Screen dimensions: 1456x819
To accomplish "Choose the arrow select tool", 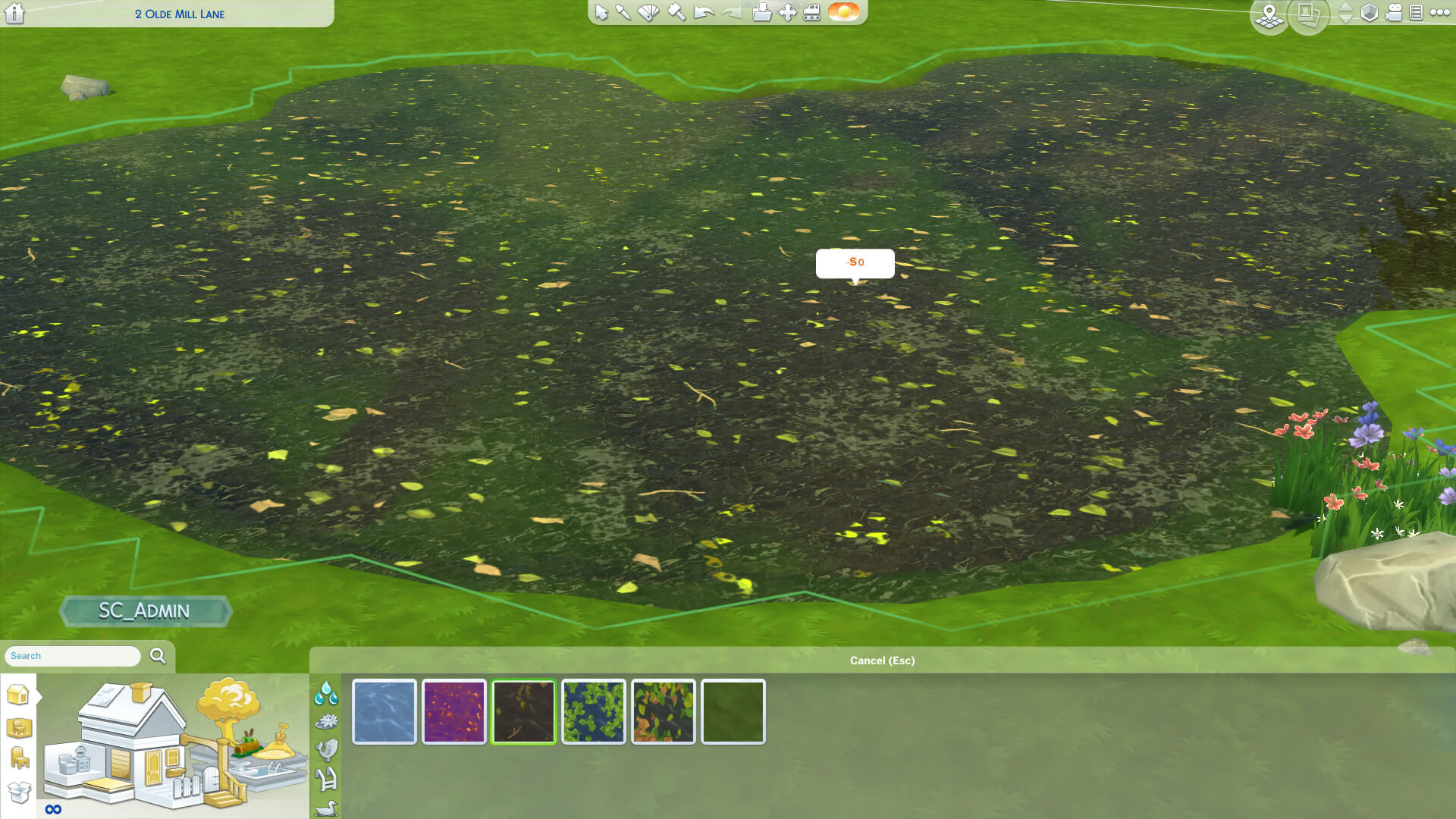I will (x=601, y=13).
